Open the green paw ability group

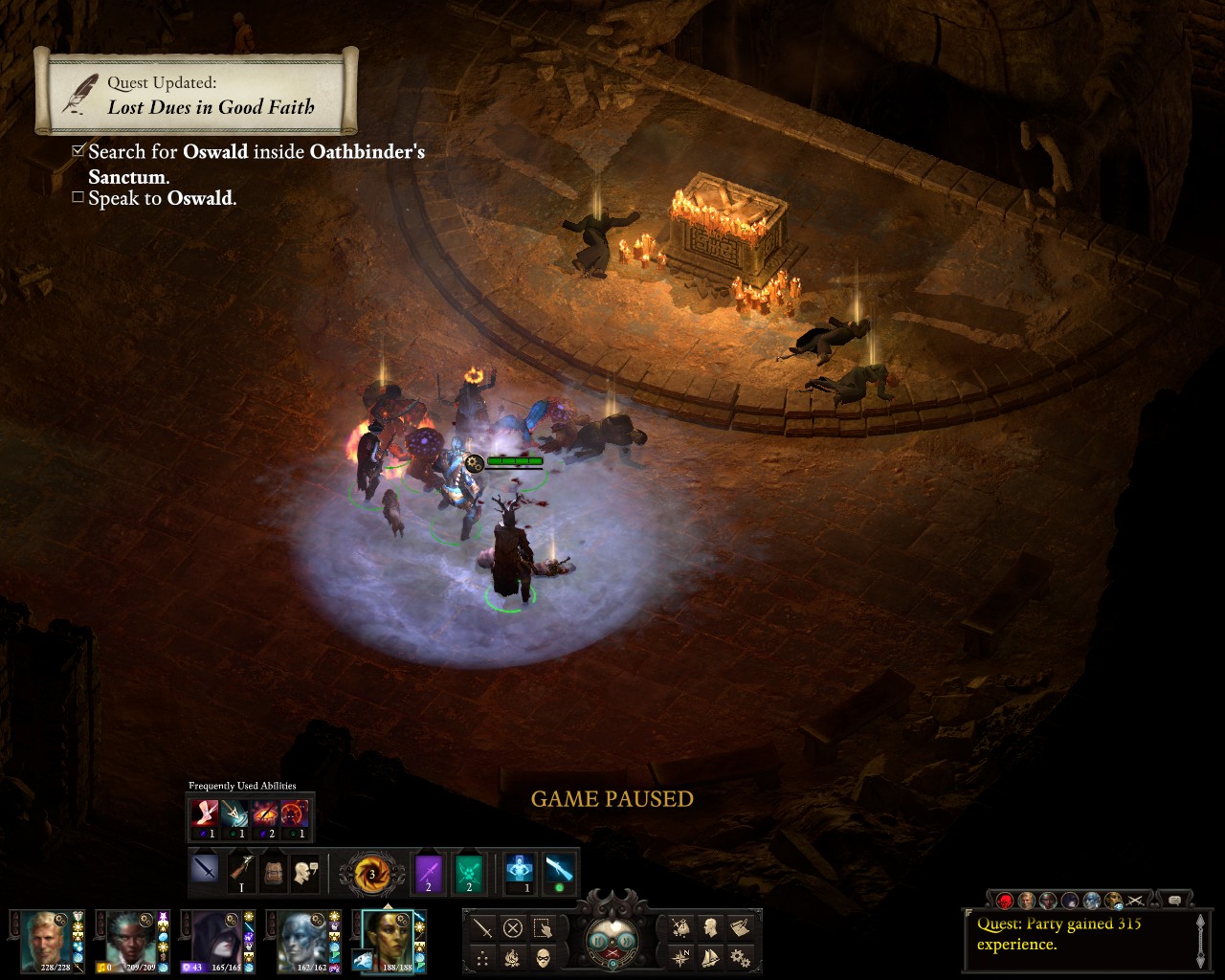[469, 871]
